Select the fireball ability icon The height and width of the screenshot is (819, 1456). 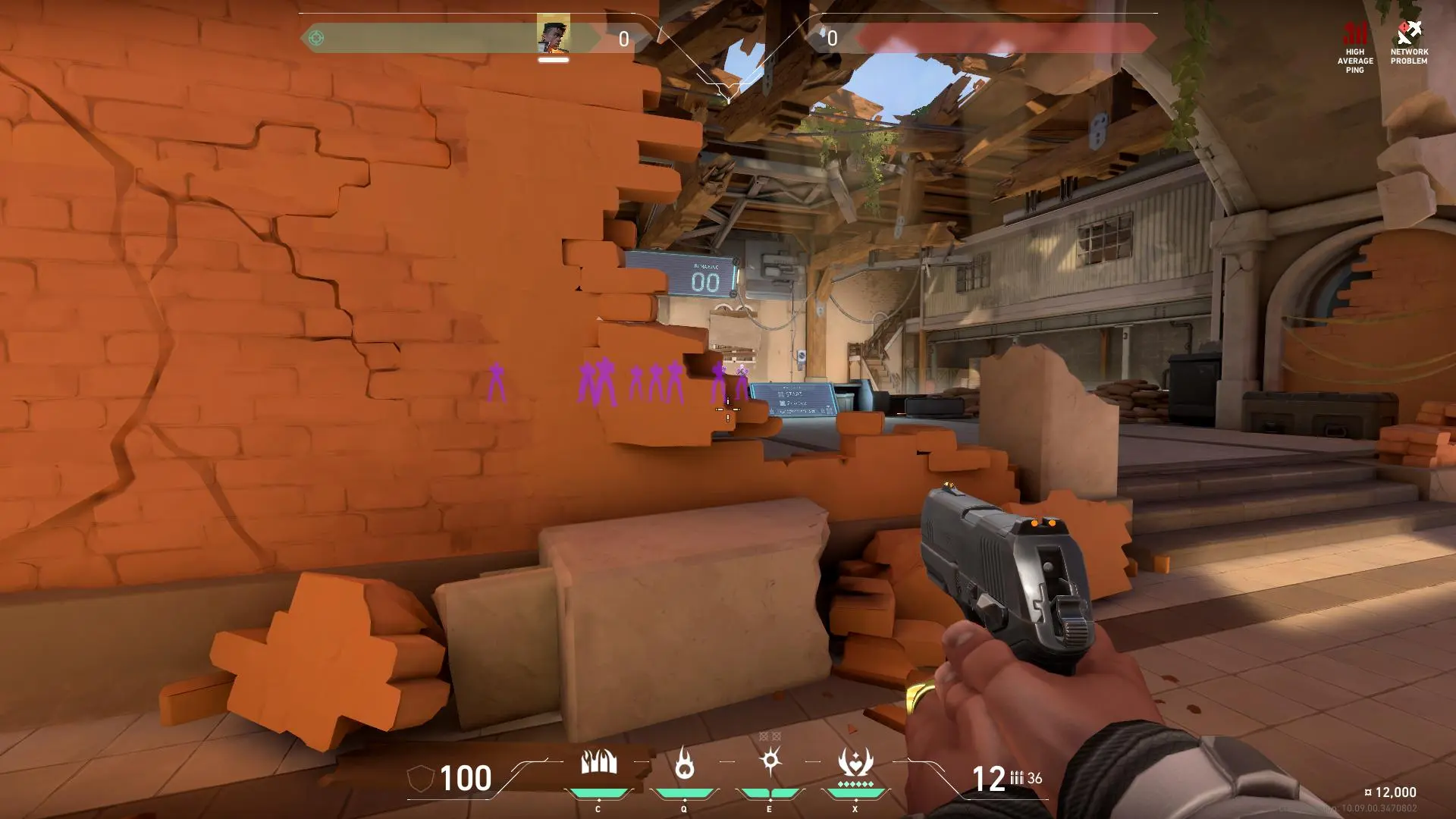click(x=684, y=762)
